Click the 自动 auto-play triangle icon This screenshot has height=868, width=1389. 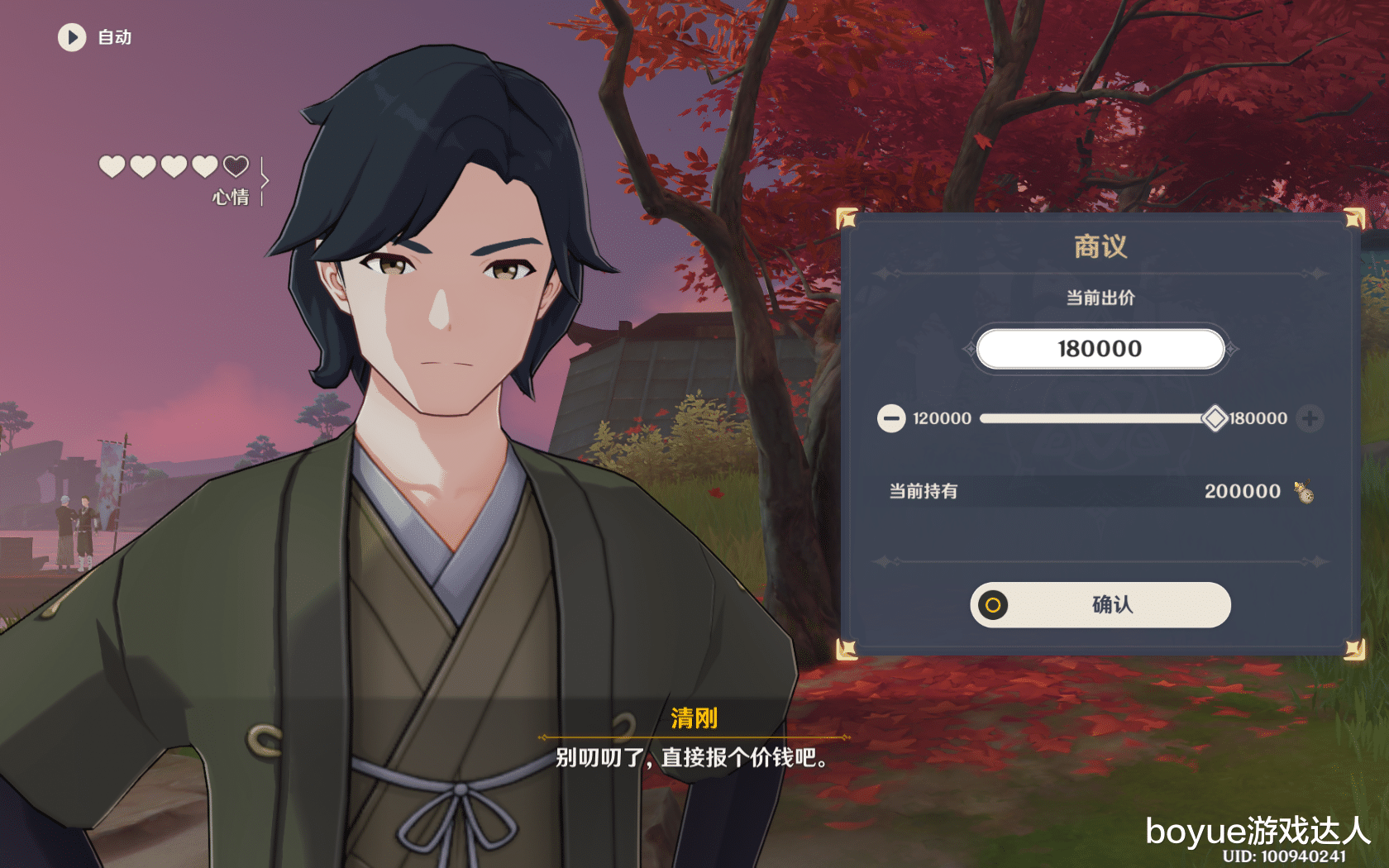pyautogui.click(x=72, y=38)
